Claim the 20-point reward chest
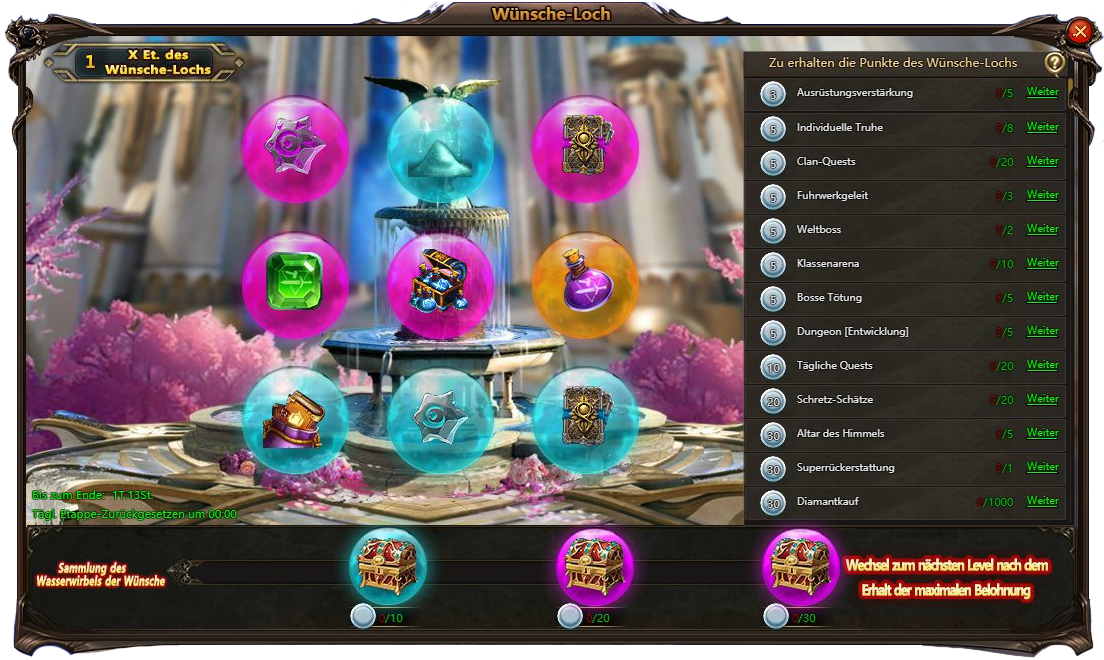 click(x=595, y=567)
